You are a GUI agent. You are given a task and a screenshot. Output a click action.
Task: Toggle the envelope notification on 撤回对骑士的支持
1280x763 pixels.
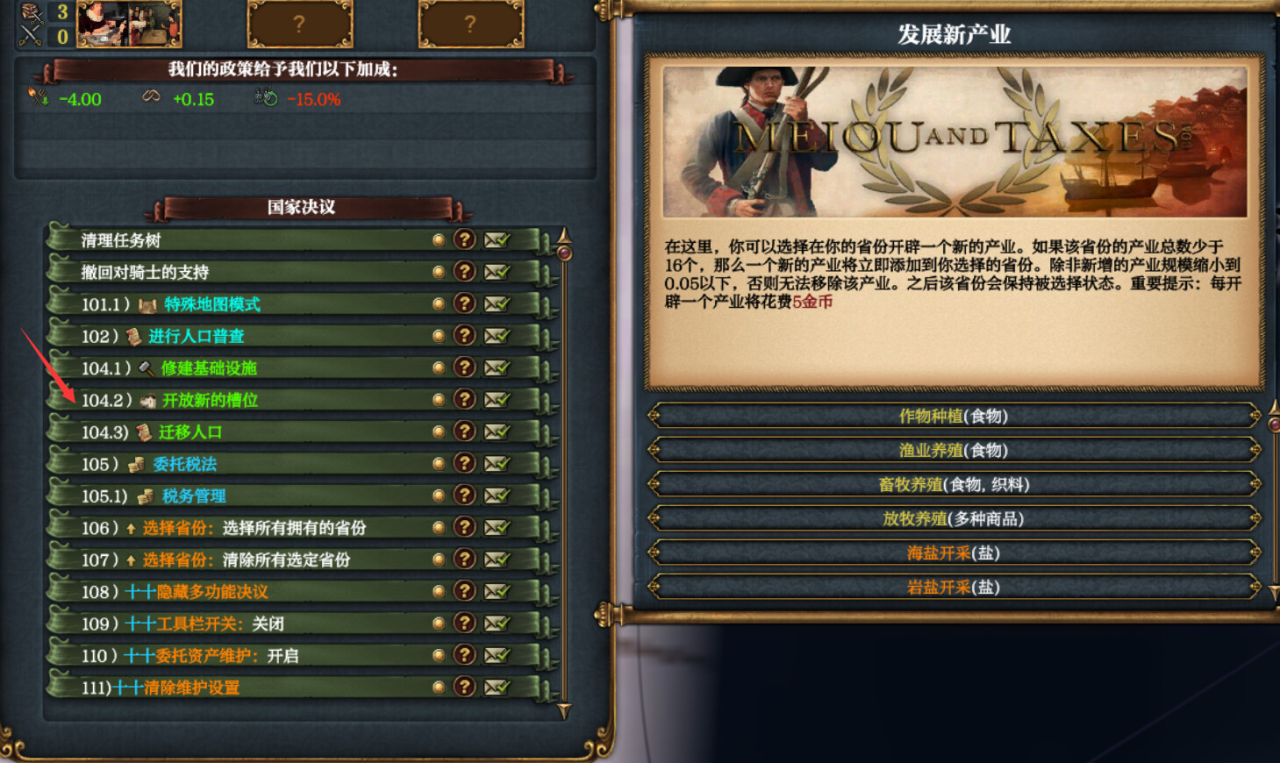point(496,272)
